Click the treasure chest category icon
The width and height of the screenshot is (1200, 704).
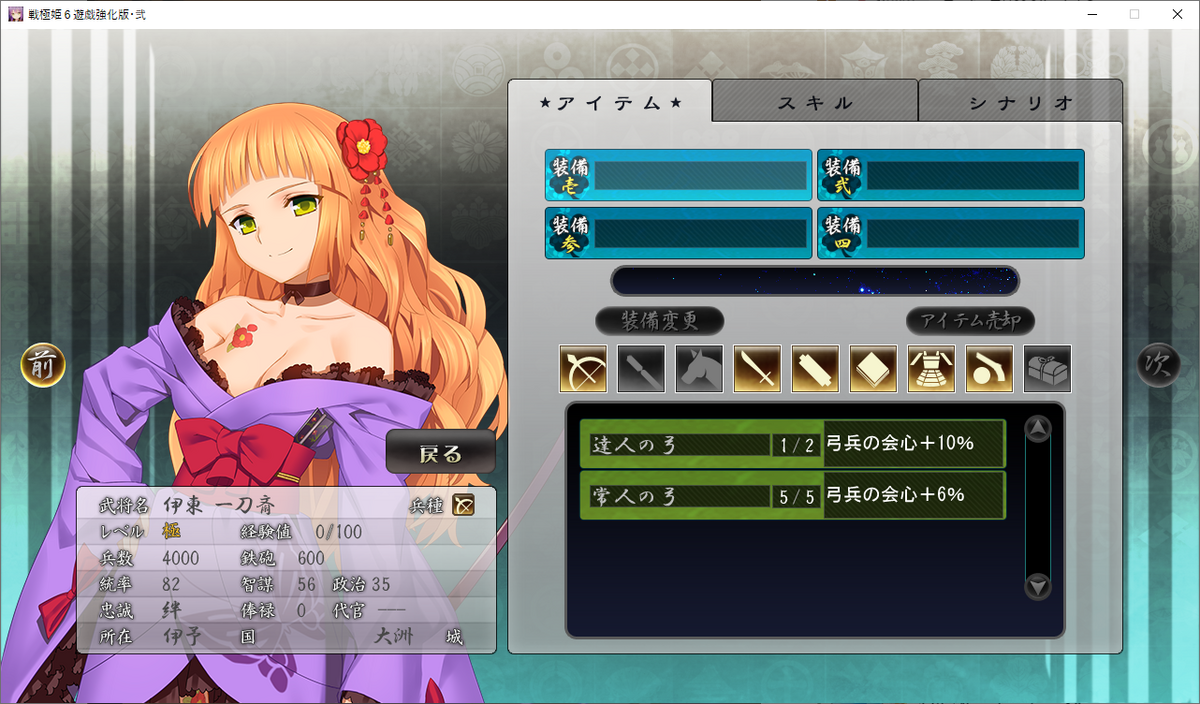click(1047, 369)
